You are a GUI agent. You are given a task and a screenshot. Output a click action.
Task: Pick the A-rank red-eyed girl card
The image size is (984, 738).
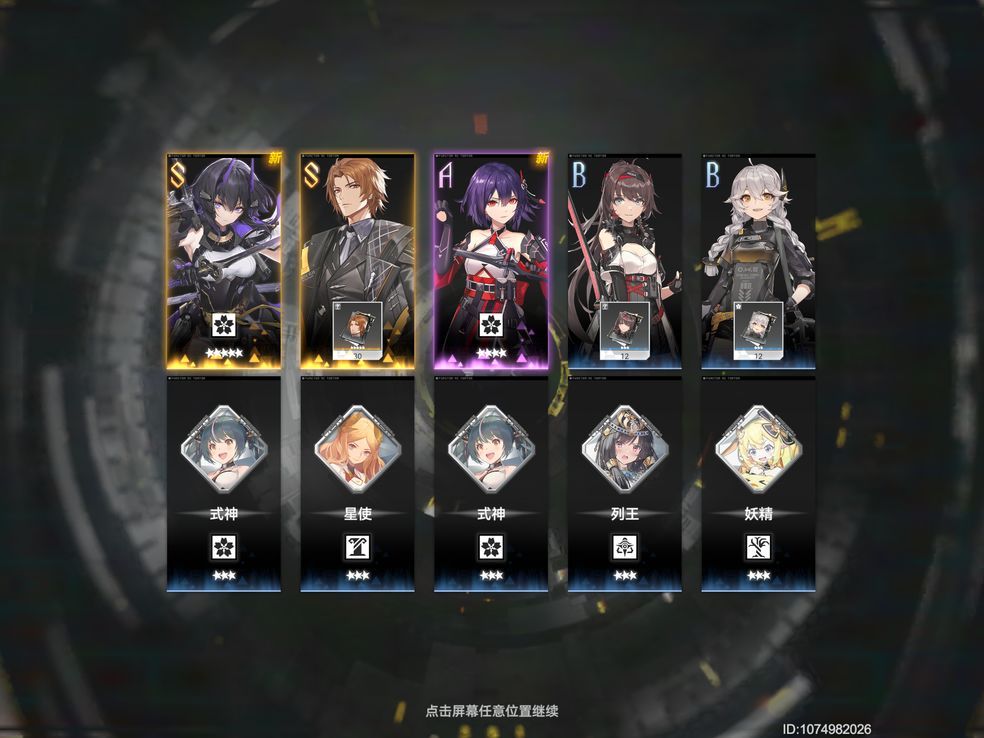tap(491, 262)
